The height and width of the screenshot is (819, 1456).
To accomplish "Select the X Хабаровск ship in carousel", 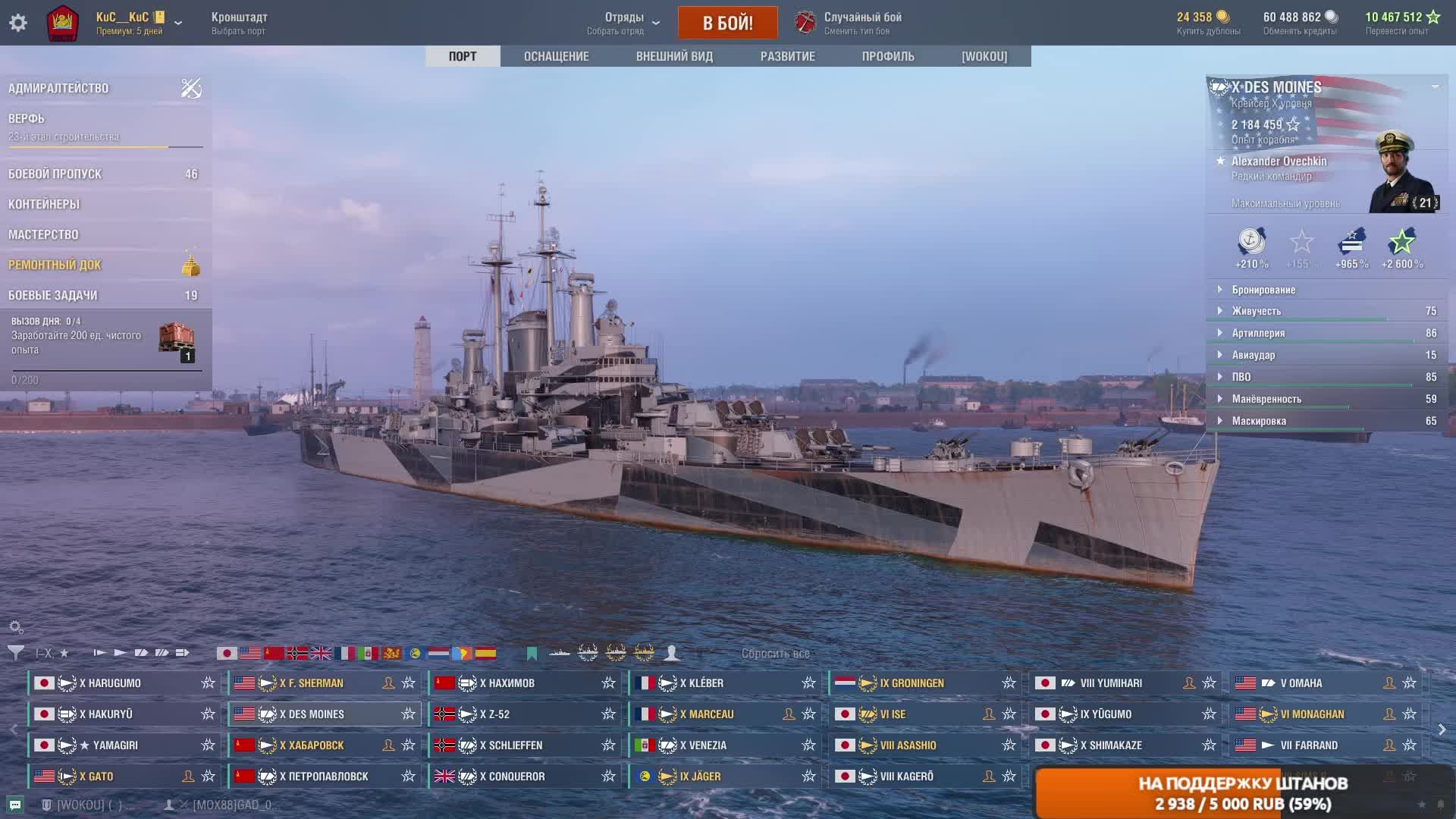I will (312, 745).
